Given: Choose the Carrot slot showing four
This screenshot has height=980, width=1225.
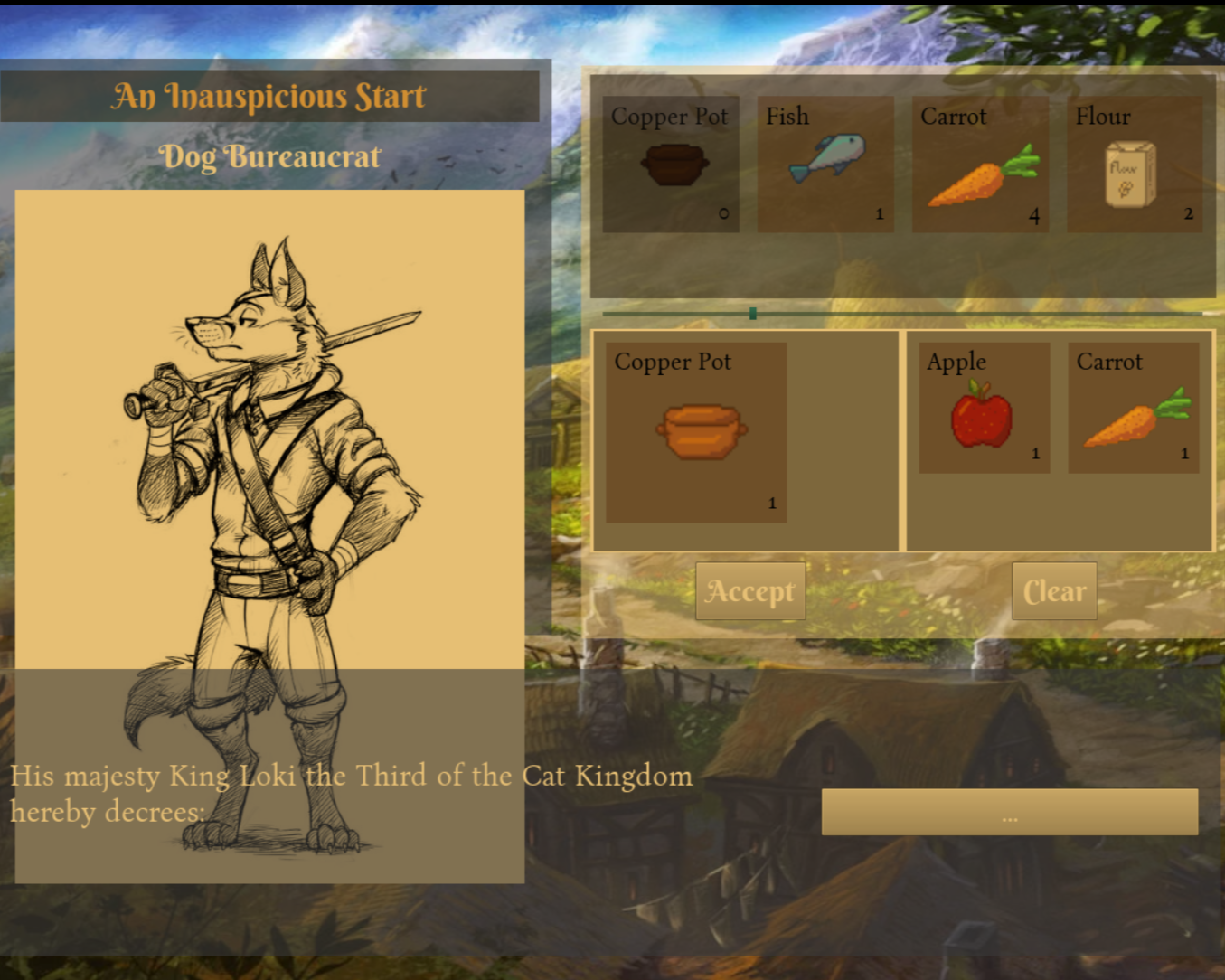Looking at the screenshot, I should pyautogui.click(x=980, y=165).
